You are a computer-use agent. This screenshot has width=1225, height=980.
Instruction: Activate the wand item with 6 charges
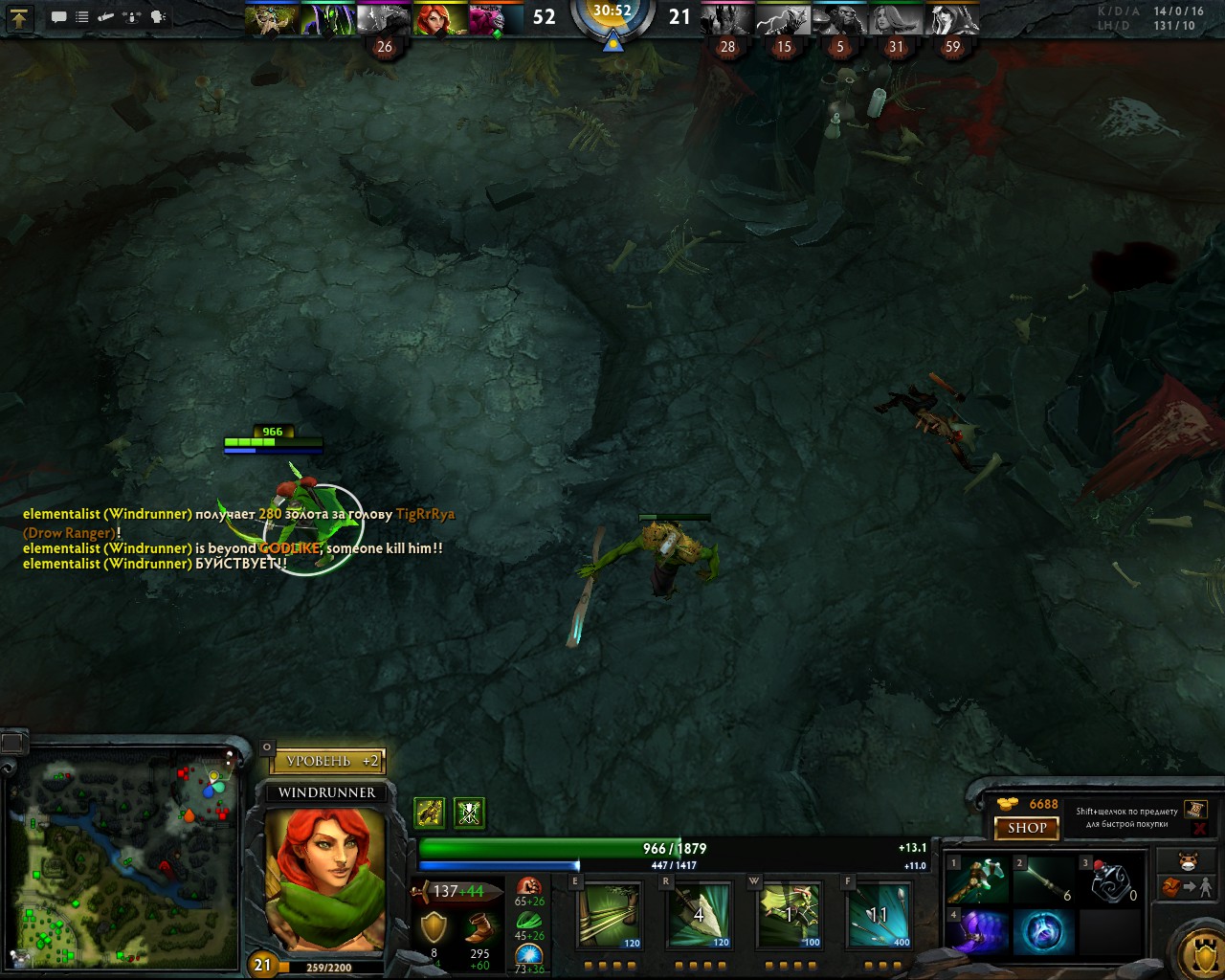[1044, 880]
